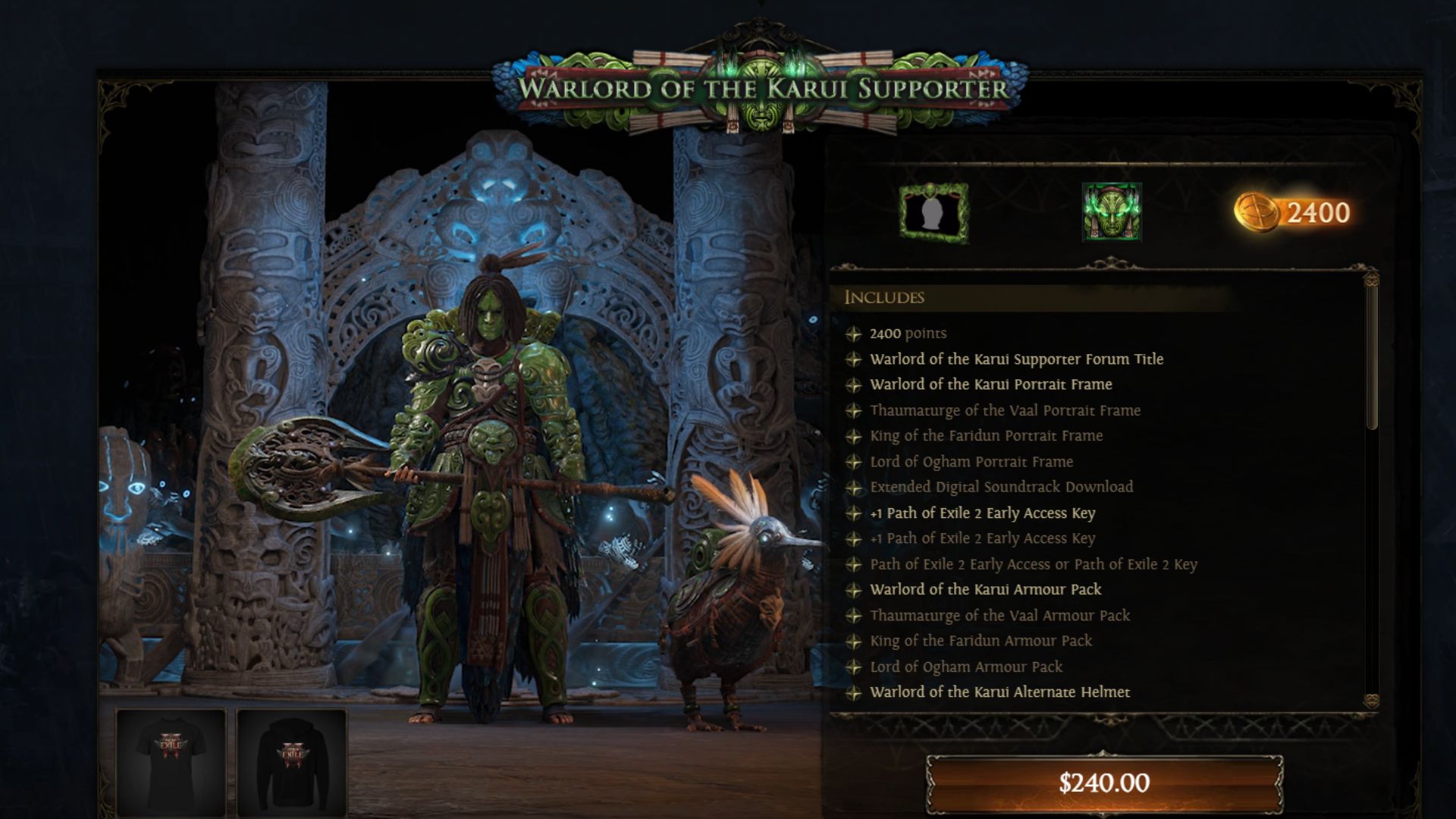Click the includes list scrollbar
This screenshot has width=1456, height=819.
point(1371,356)
